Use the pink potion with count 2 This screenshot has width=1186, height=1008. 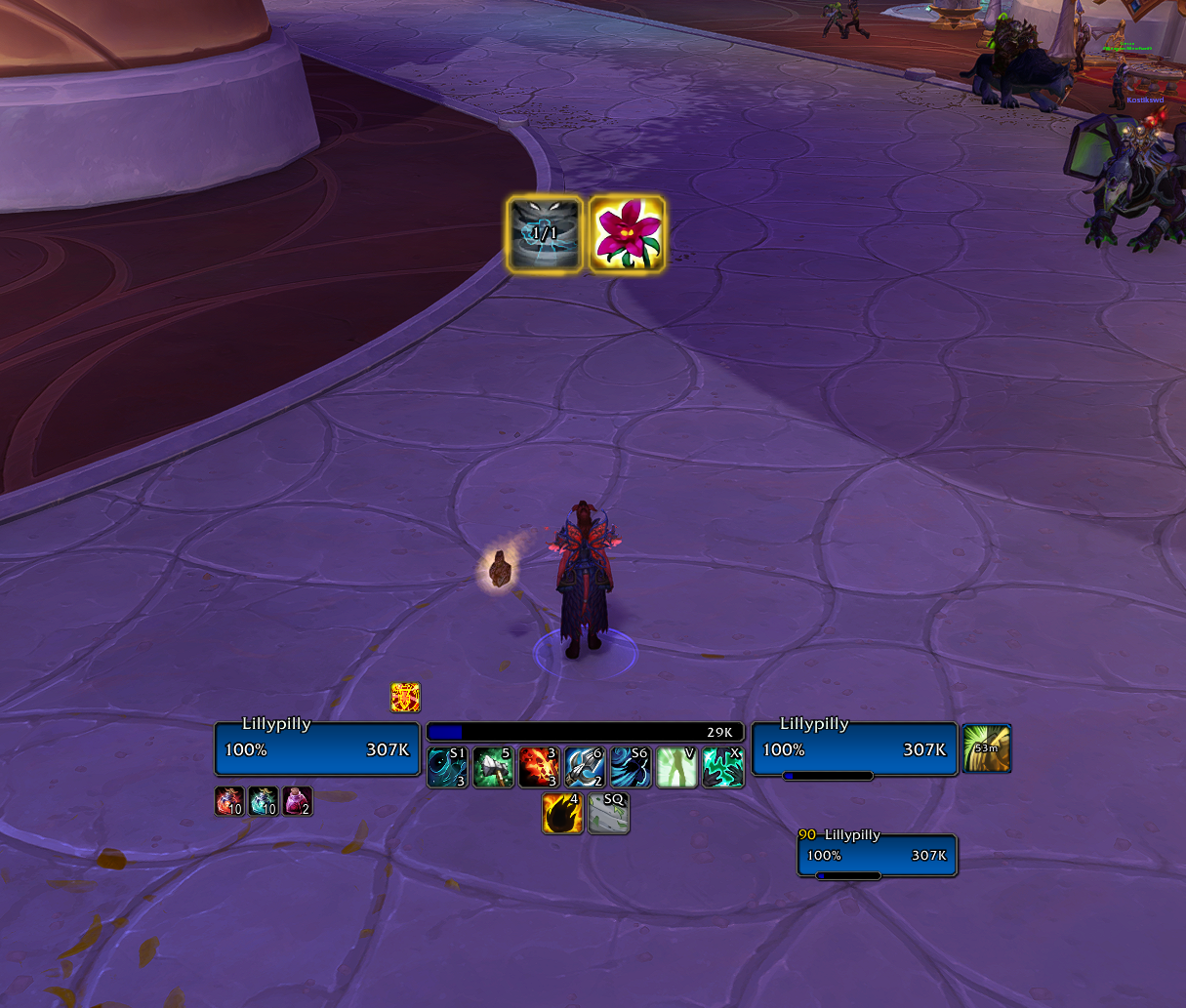[298, 801]
